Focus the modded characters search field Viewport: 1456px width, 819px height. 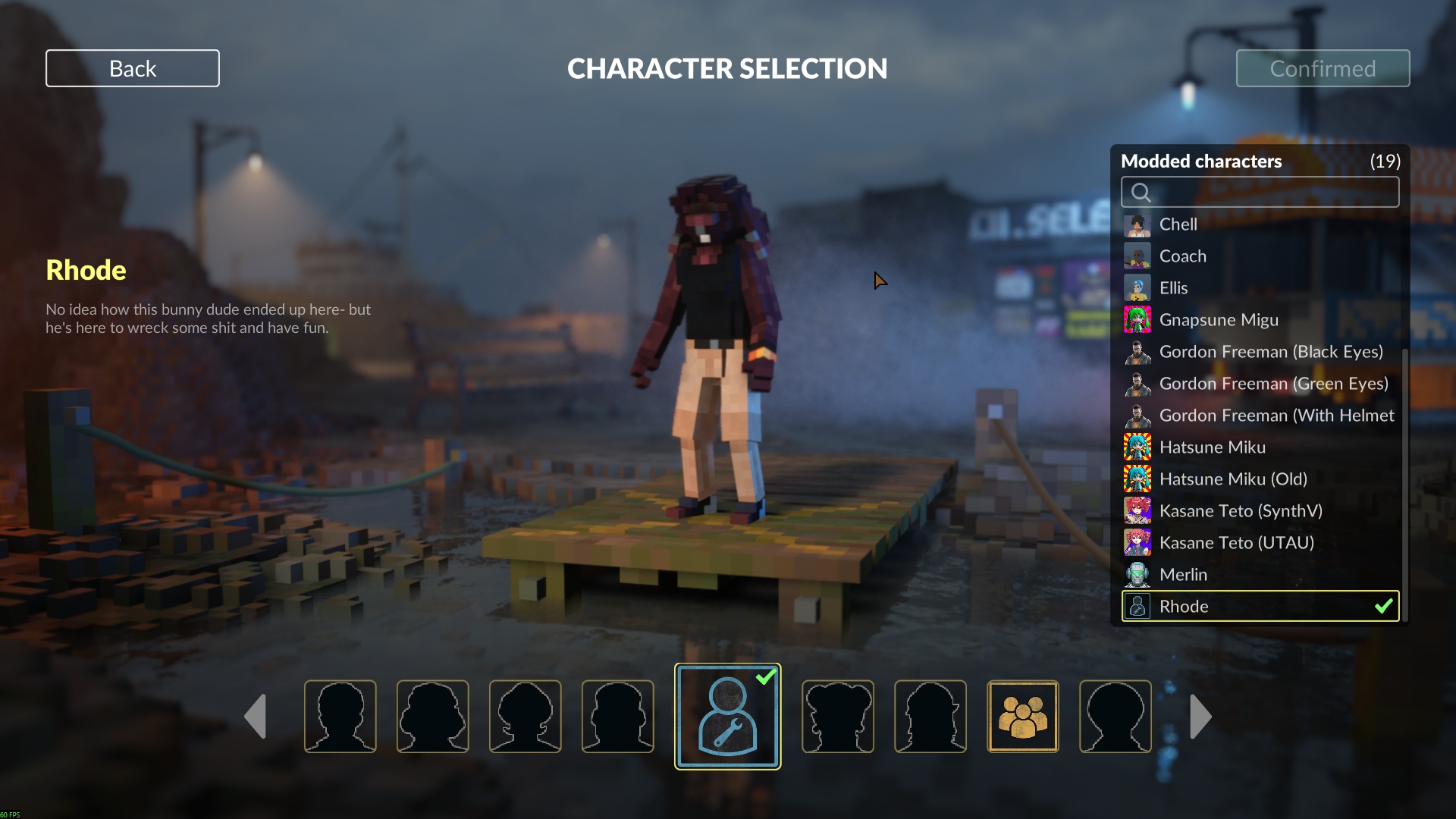click(x=1260, y=192)
